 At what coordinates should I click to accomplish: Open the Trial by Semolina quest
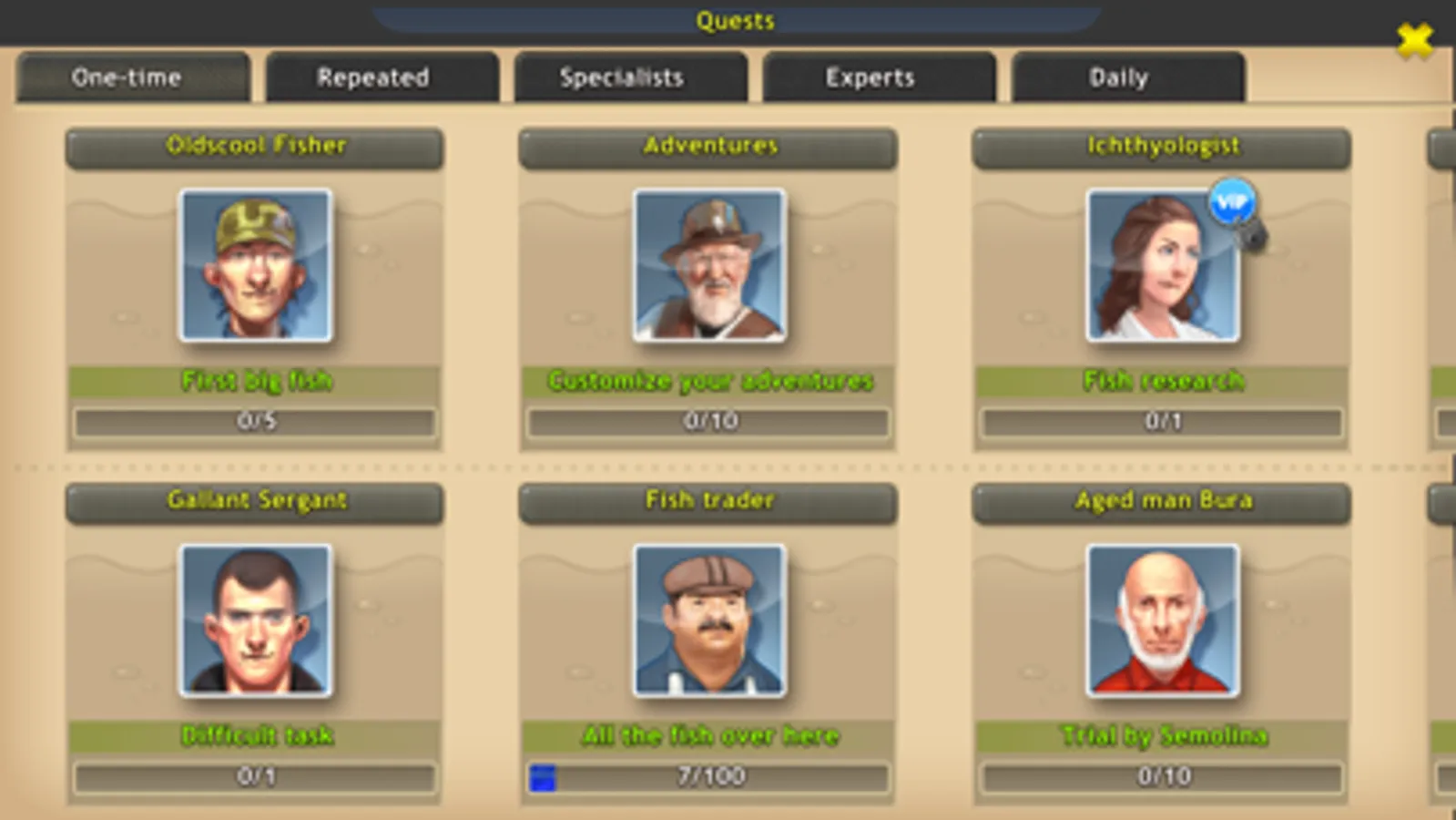(1163, 736)
